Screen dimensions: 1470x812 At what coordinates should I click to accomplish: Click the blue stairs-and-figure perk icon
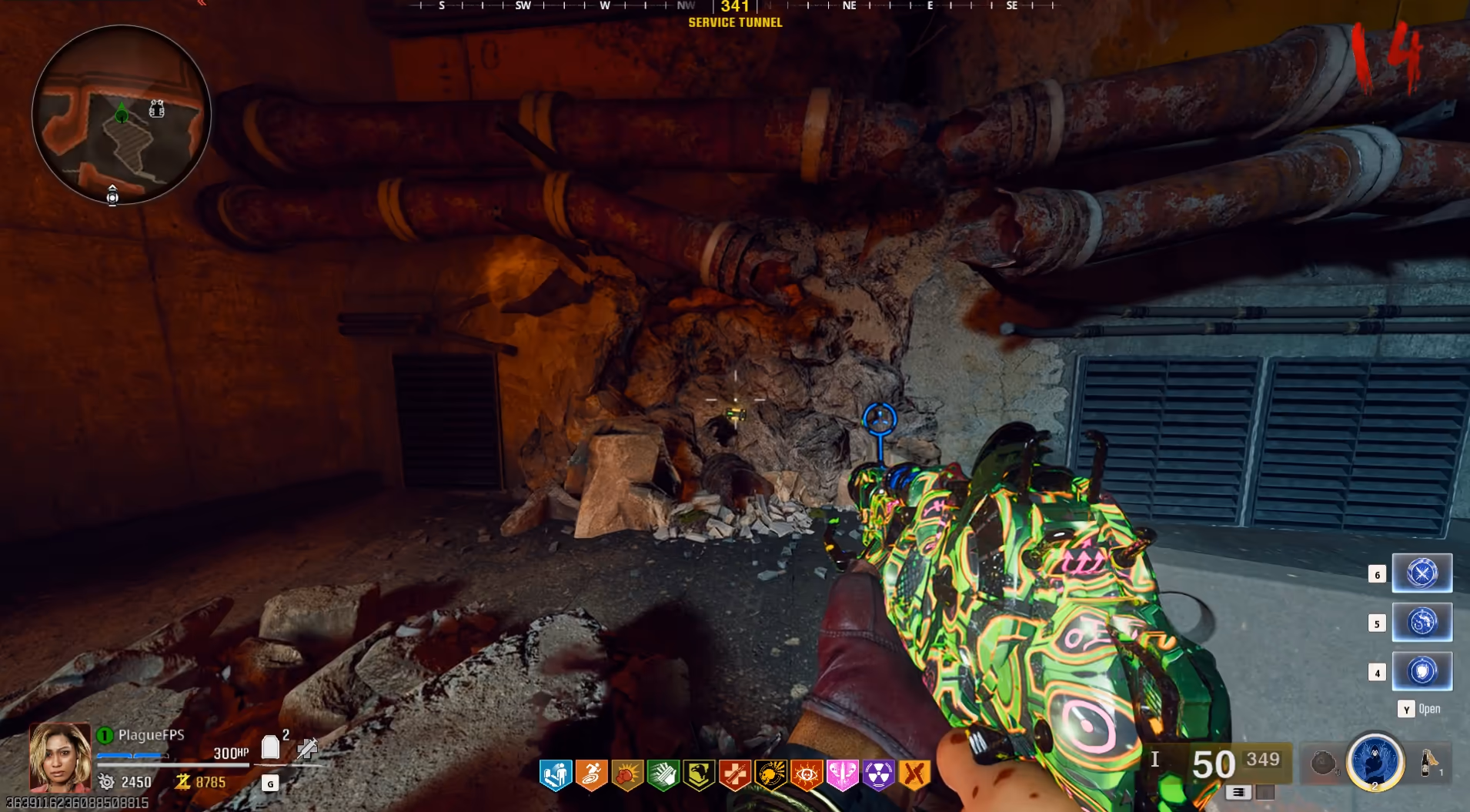556,775
